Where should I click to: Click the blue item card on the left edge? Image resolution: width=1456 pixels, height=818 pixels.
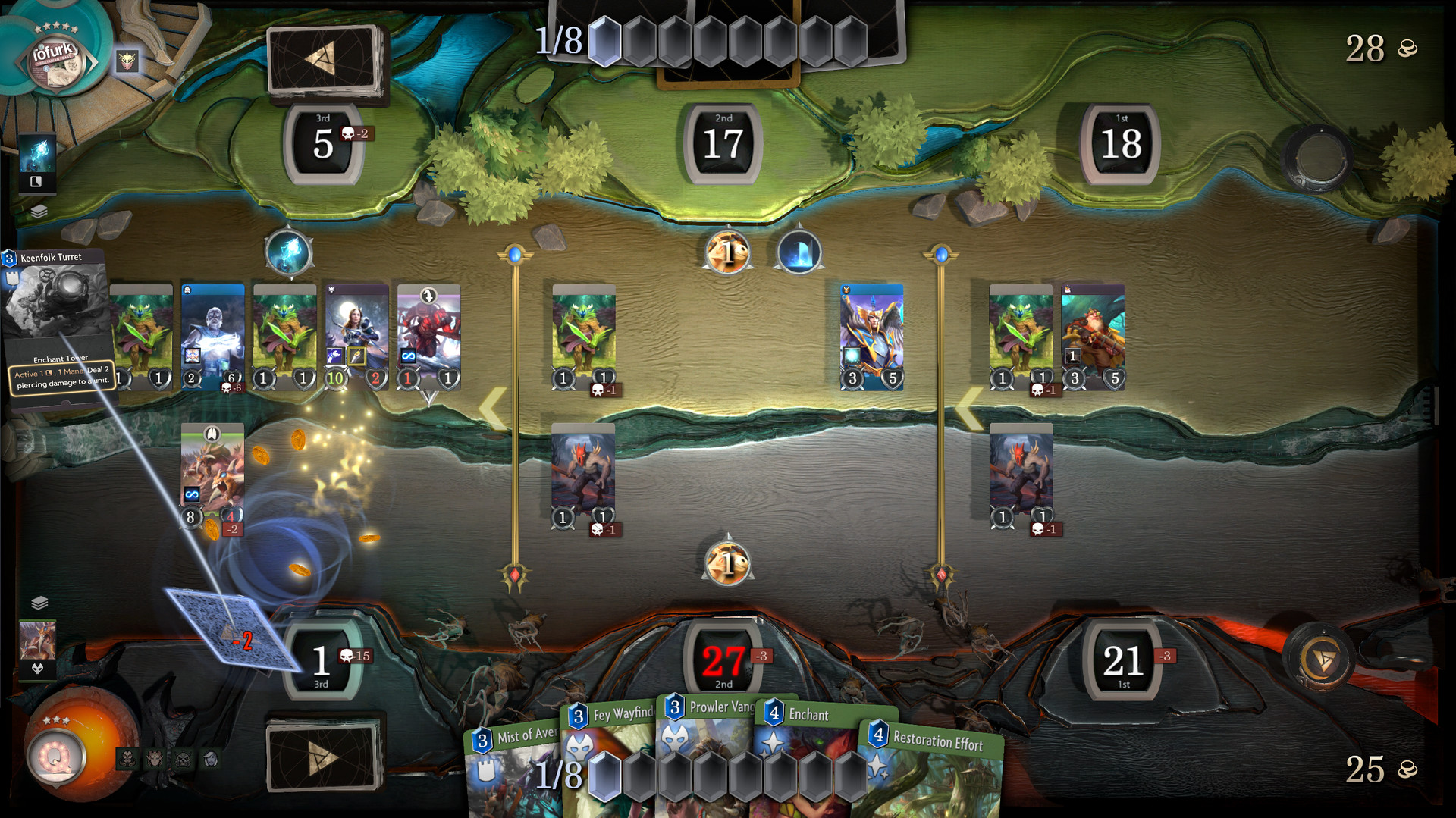tap(38, 163)
